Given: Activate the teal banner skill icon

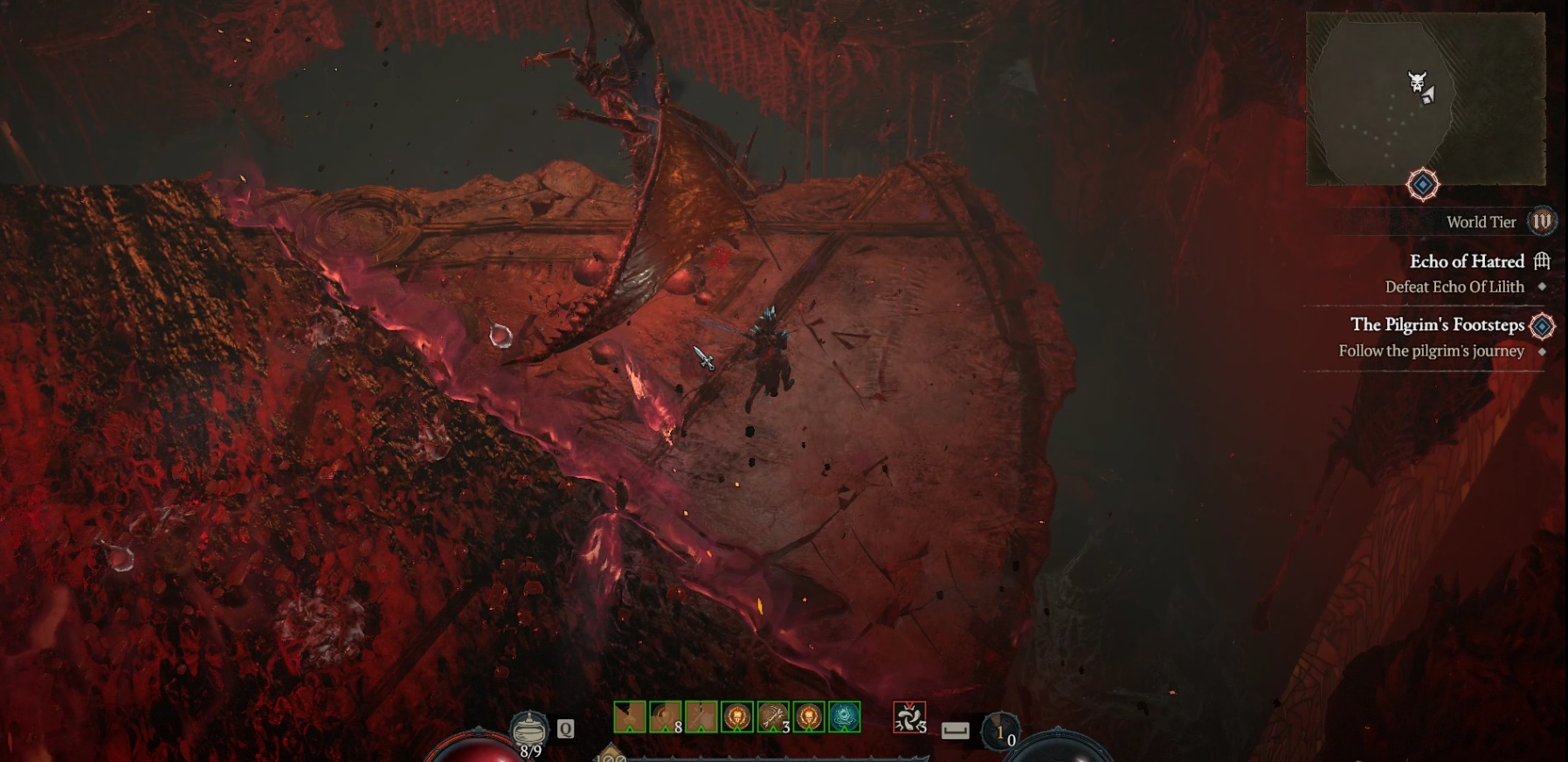Looking at the screenshot, I should click(845, 717).
